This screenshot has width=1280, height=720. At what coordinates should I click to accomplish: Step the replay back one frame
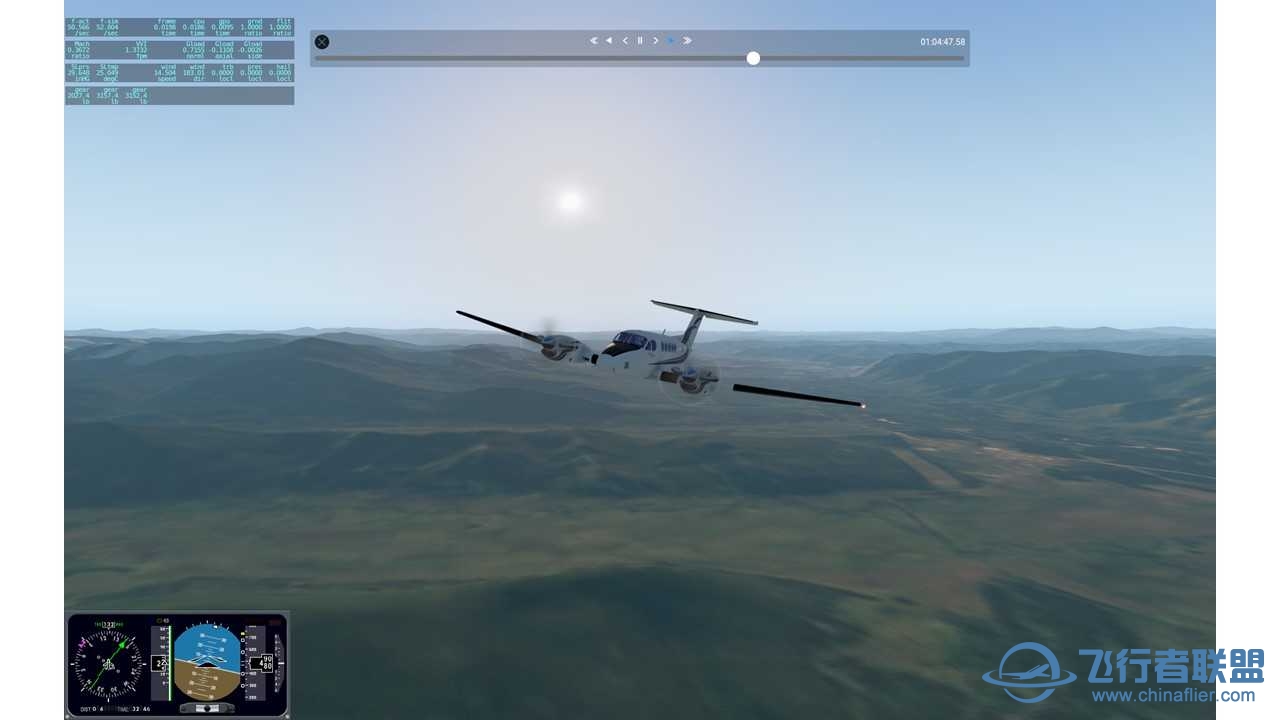(625, 41)
